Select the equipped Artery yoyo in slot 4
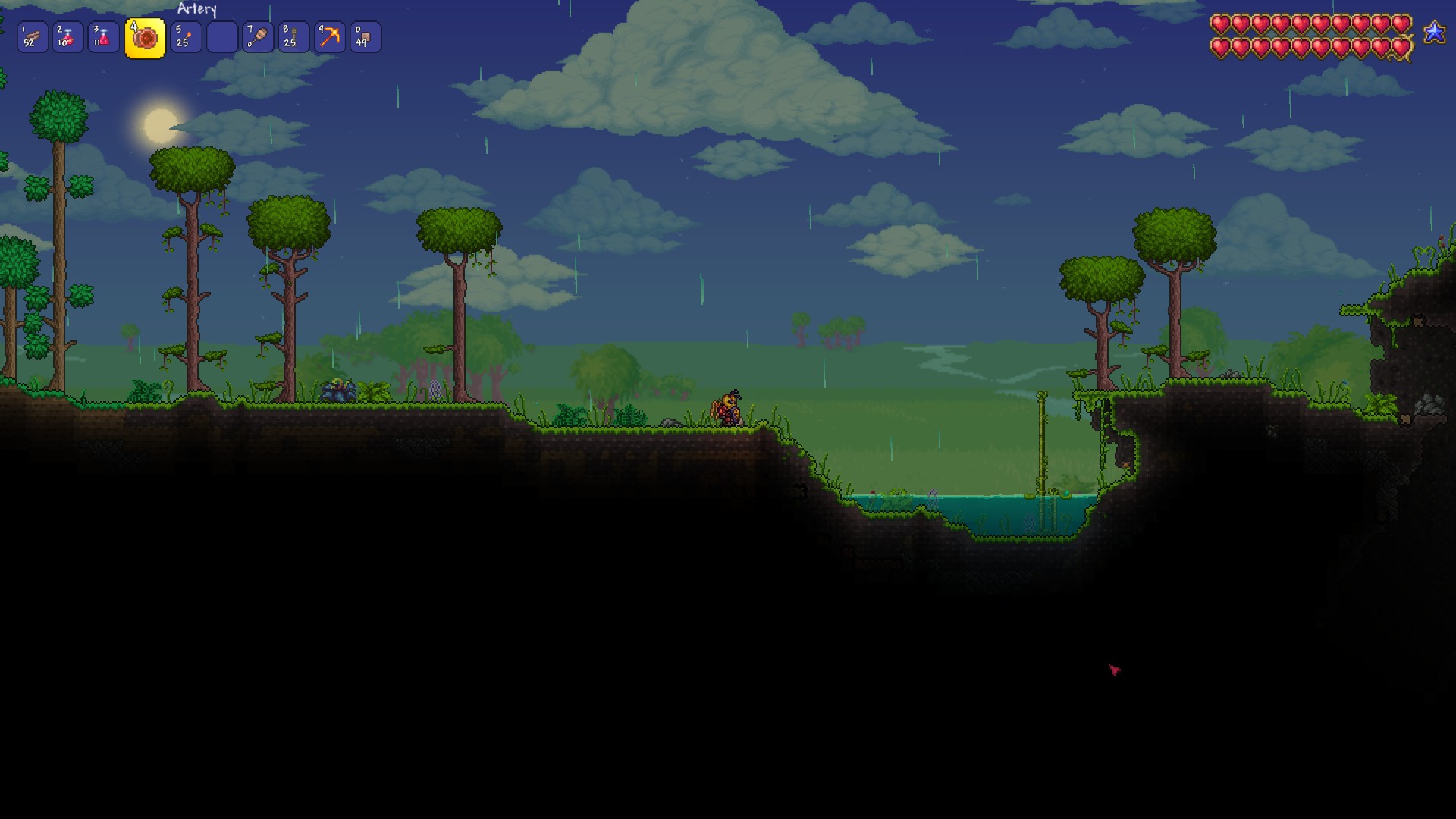The image size is (1456, 819). [144, 36]
